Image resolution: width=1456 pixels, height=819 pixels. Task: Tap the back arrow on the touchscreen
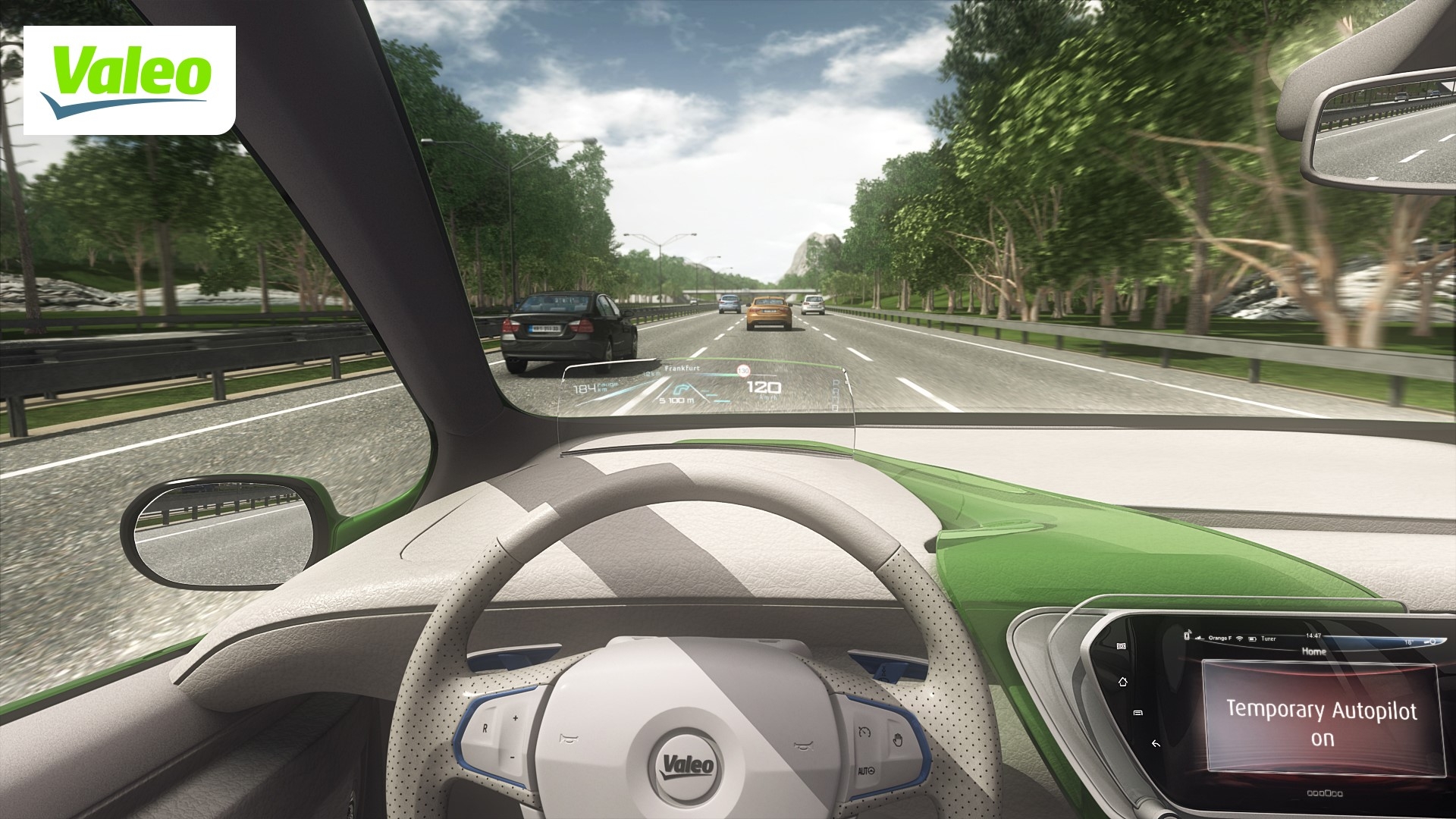coord(1155,743)
